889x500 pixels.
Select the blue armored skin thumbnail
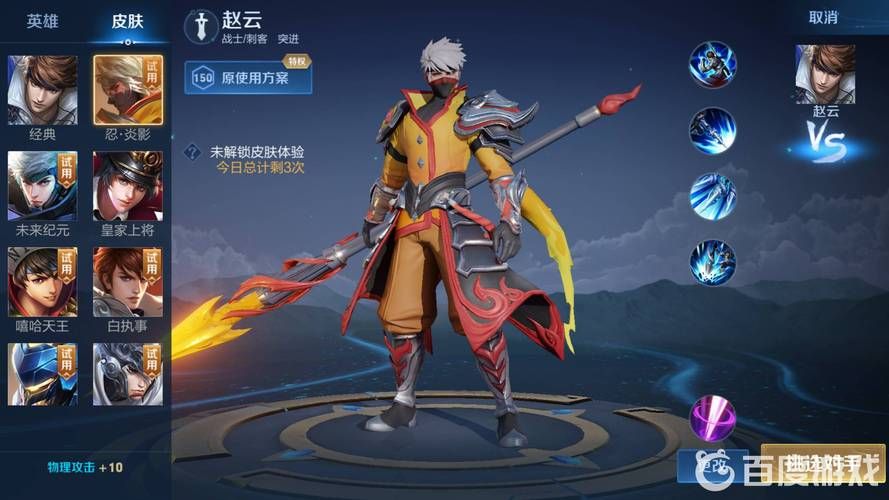(42, 373)
